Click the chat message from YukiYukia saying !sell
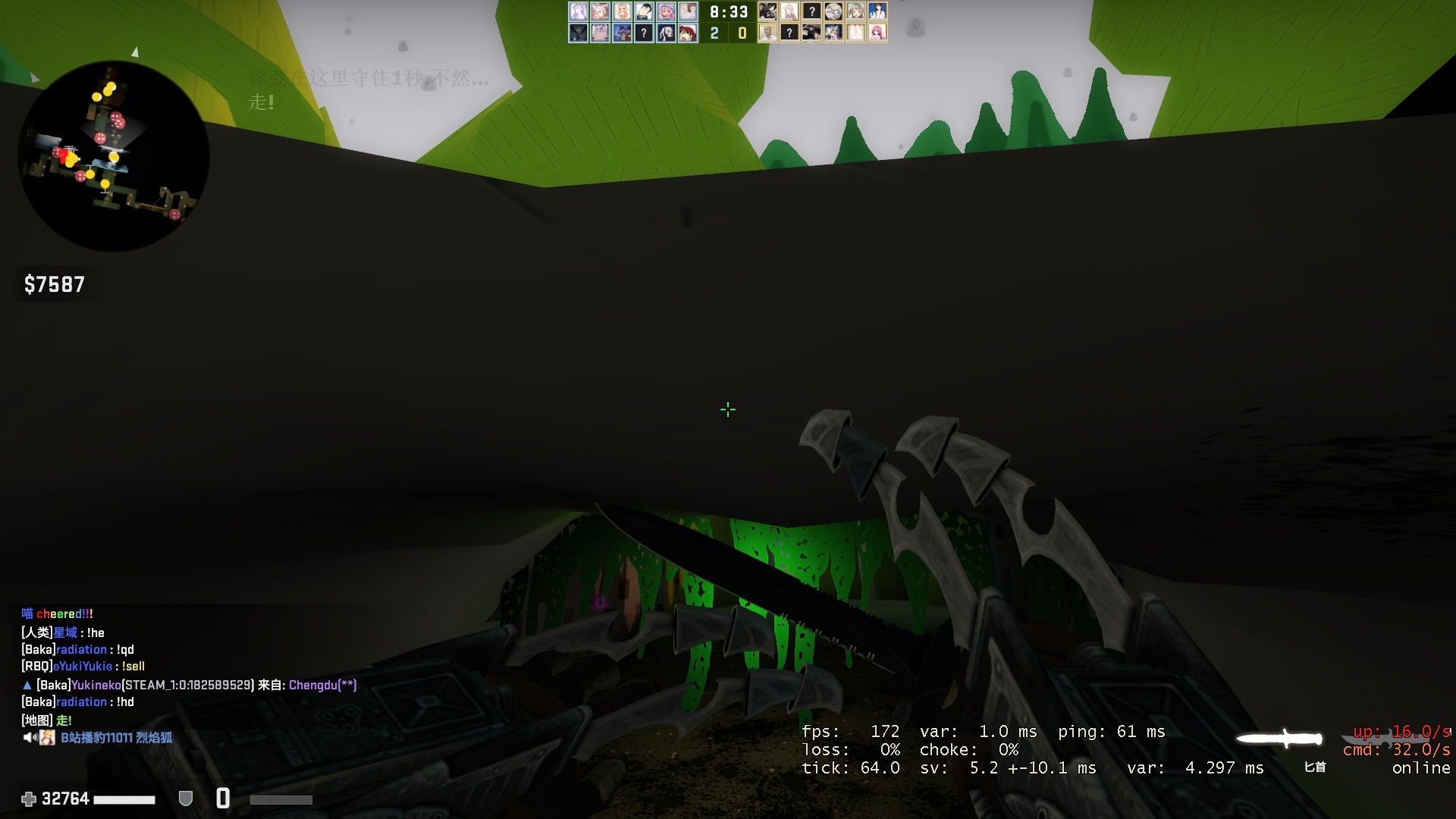The height and width of the screenshot is (819, 1456). pyautogui.click(x=83, y=667)
